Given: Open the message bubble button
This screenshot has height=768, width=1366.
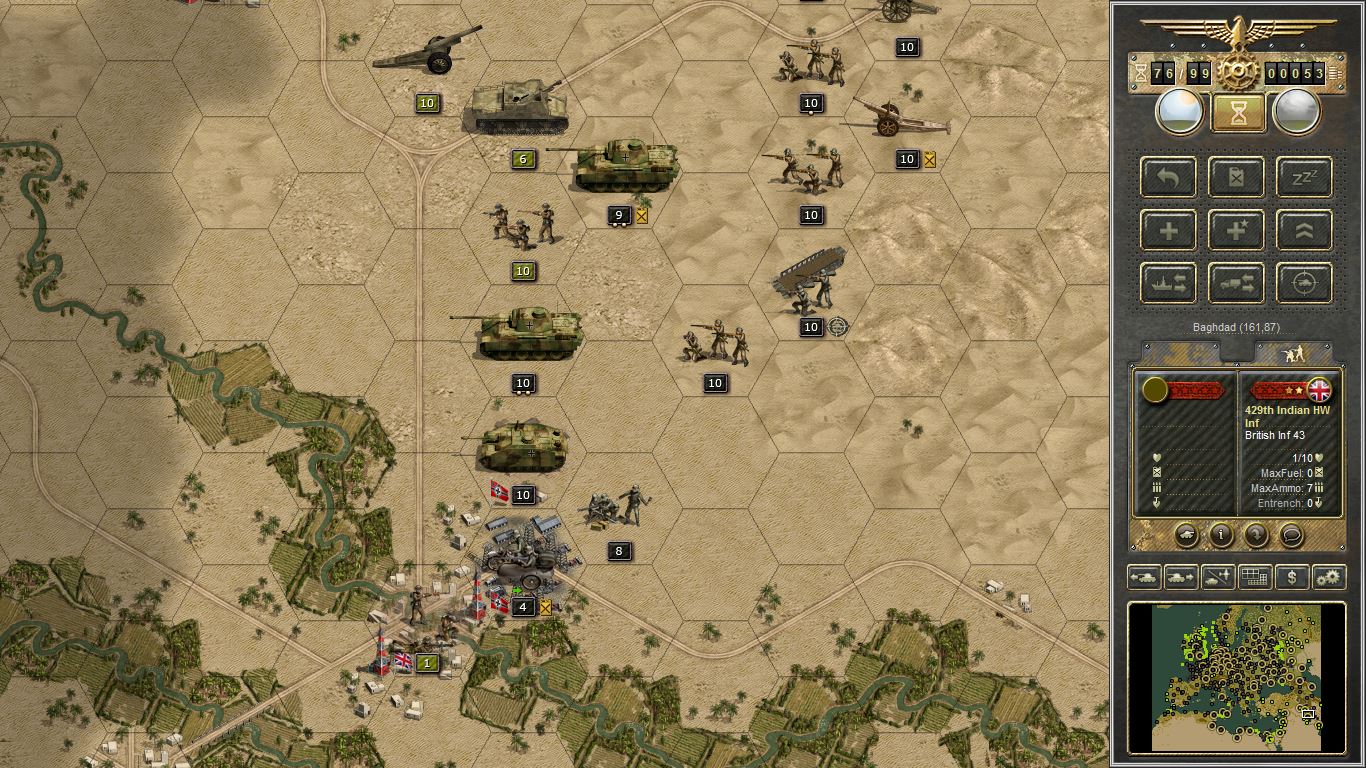Looking at the screenshot, I should pos(1292,536).
